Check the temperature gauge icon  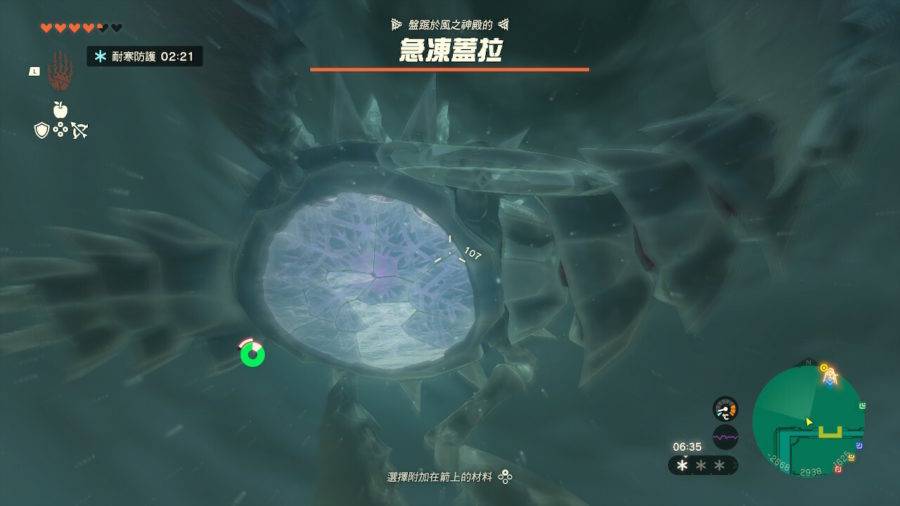click(725, 409)
